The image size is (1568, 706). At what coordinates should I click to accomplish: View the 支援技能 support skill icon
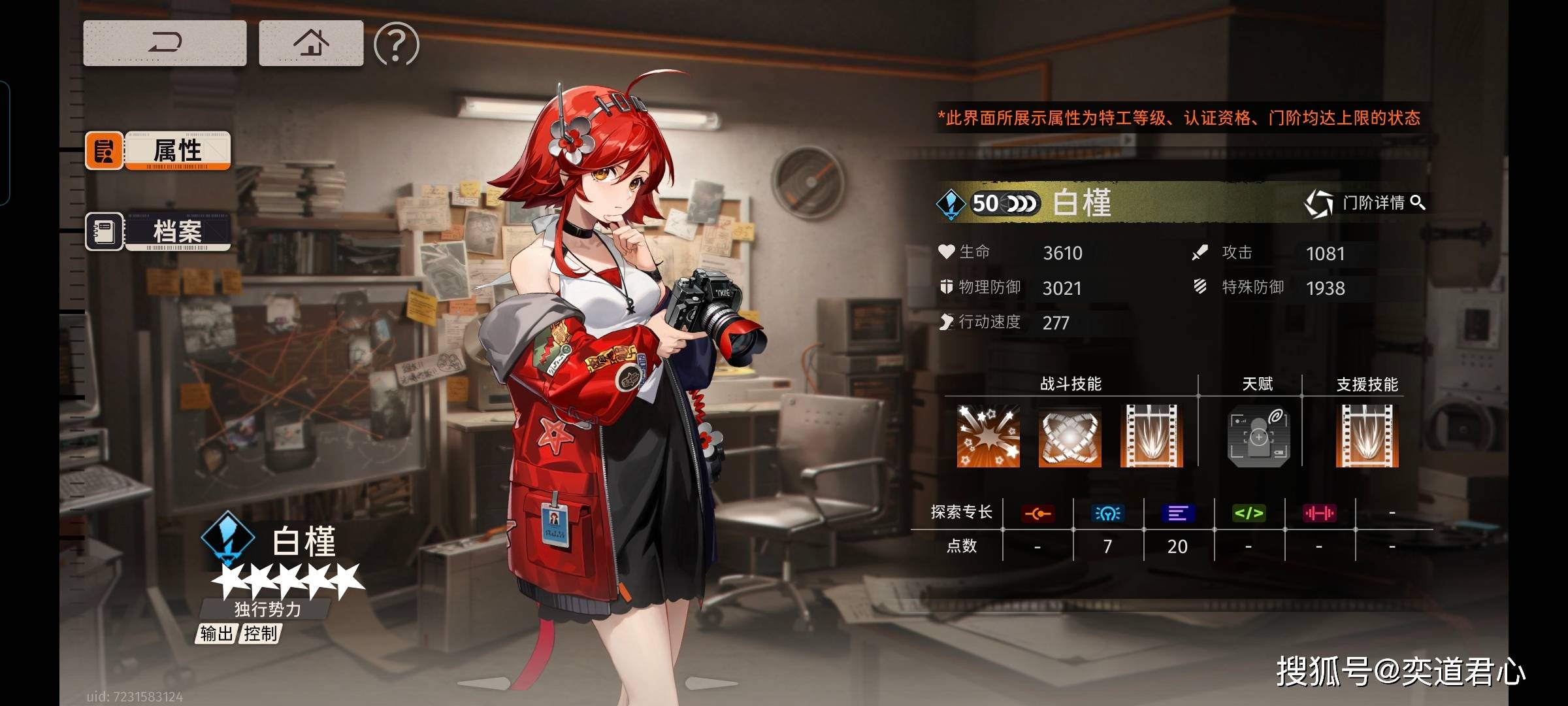(1367, 436)
